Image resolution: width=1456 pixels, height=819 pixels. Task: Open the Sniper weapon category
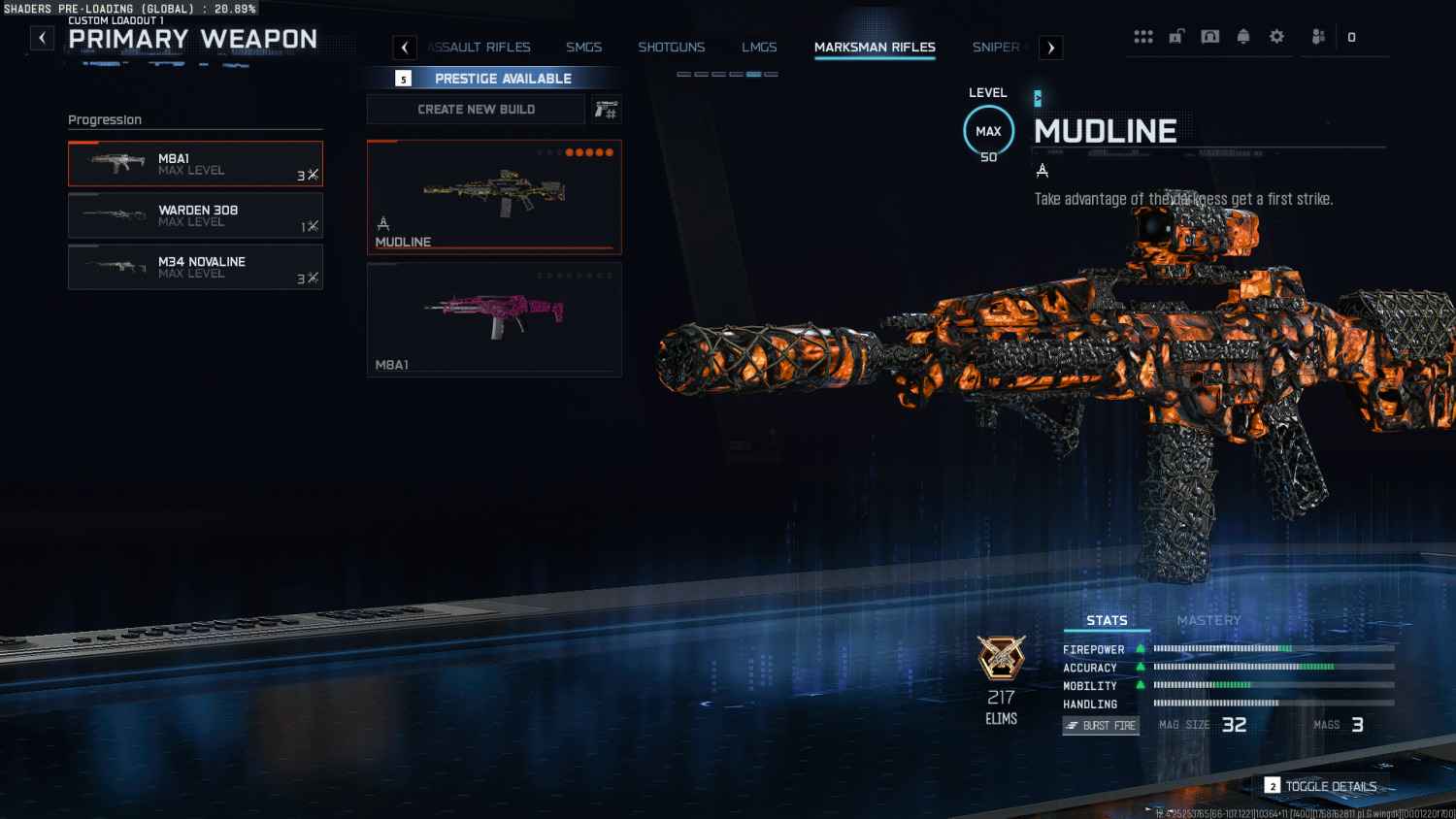996,47
